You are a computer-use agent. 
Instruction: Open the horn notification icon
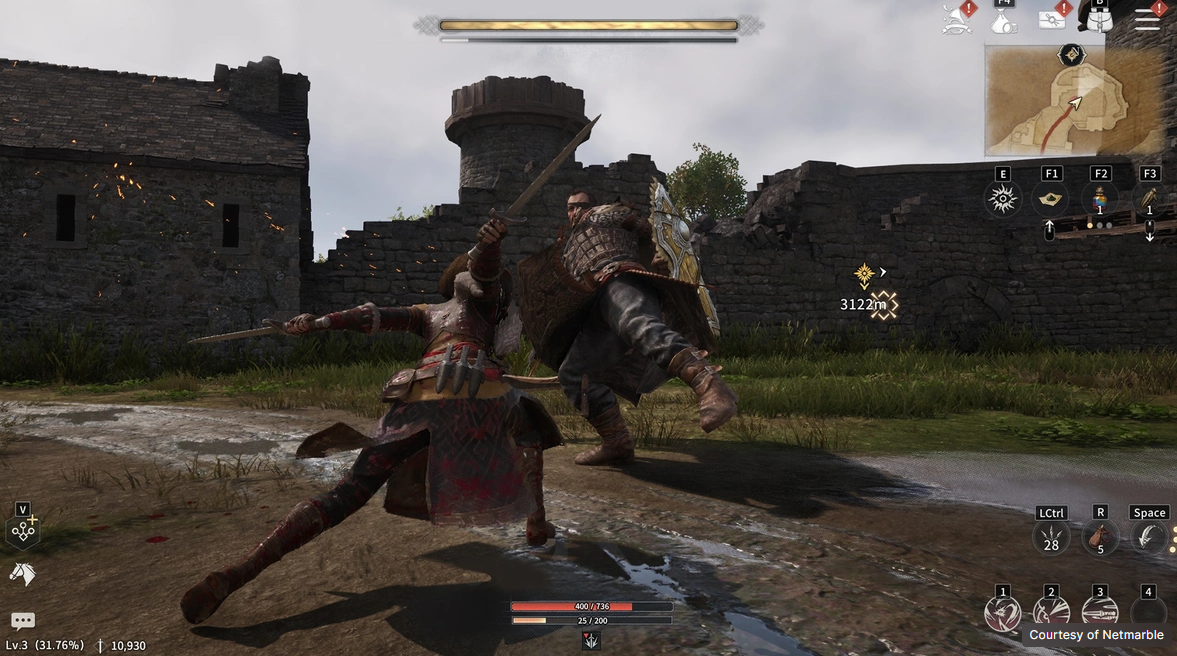957,19
